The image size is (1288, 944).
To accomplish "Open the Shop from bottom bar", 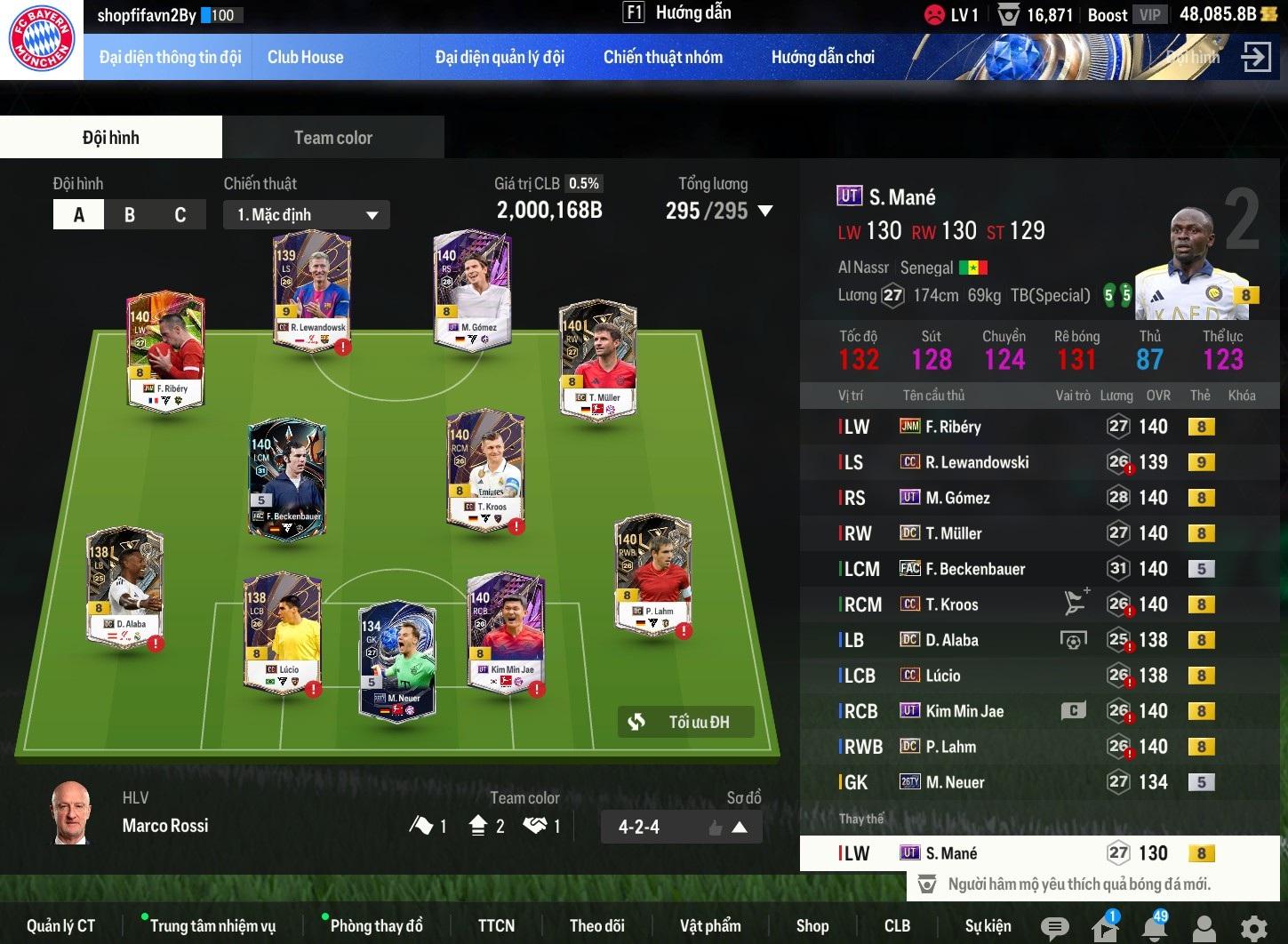I will (x=812, y=926).
